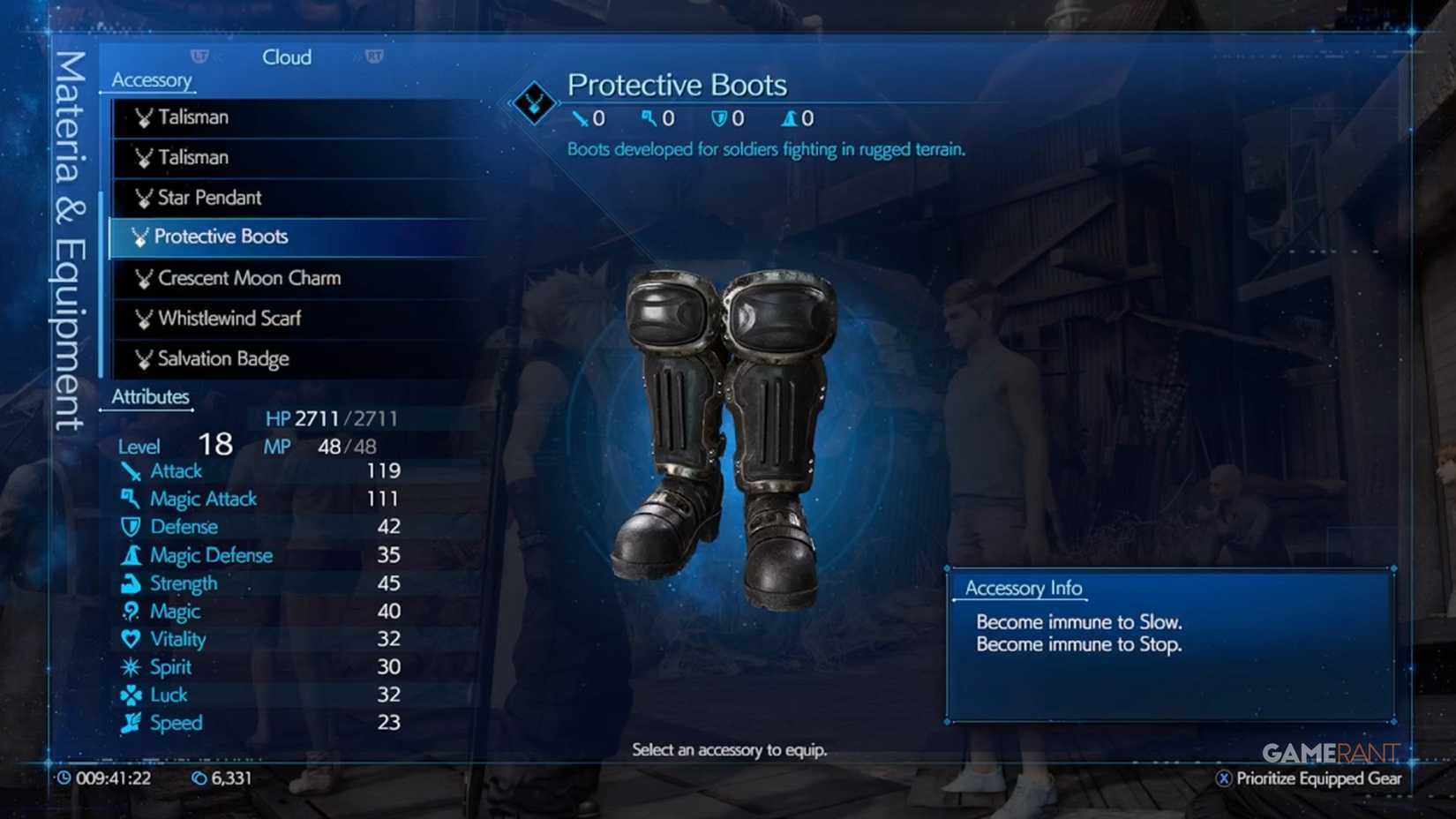Select the Star Pendant accessory

point(207,198)
